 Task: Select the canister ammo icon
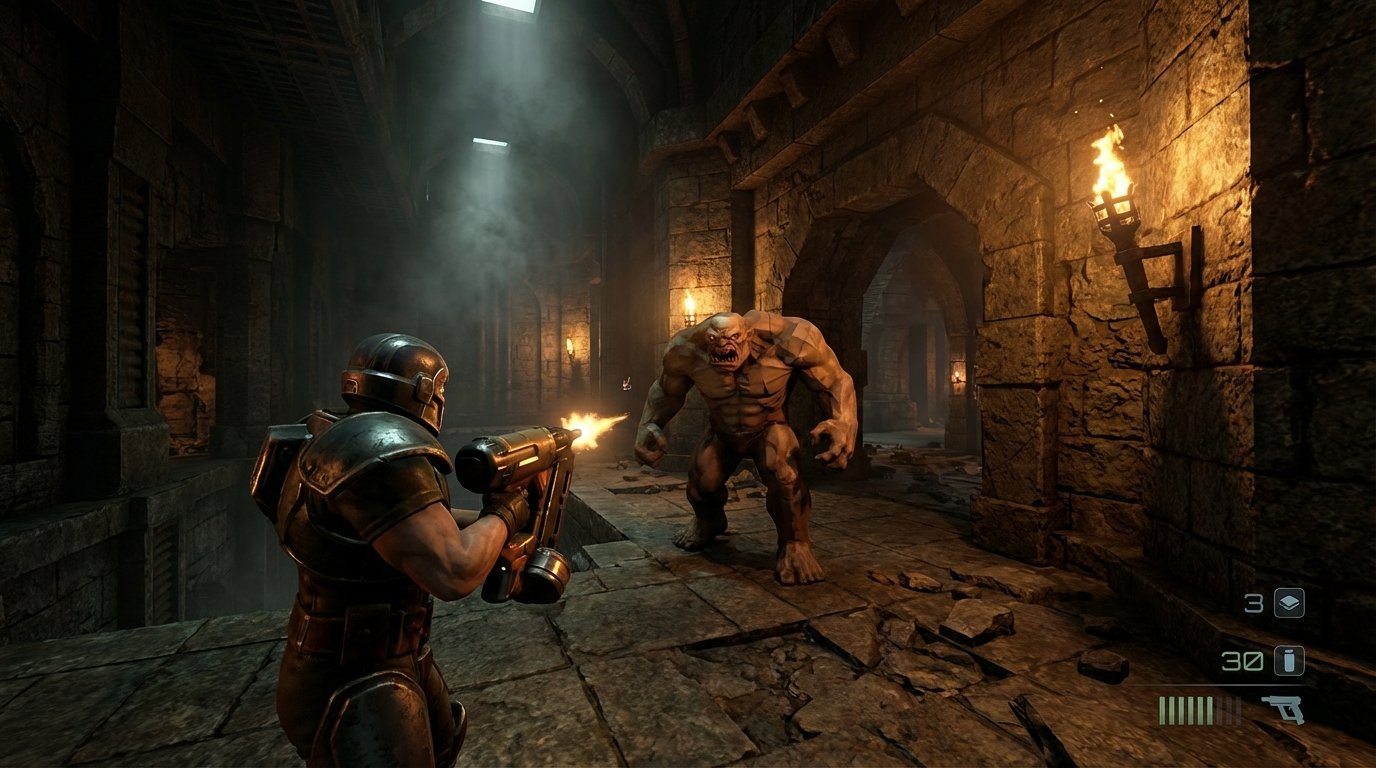(1288, 660)
